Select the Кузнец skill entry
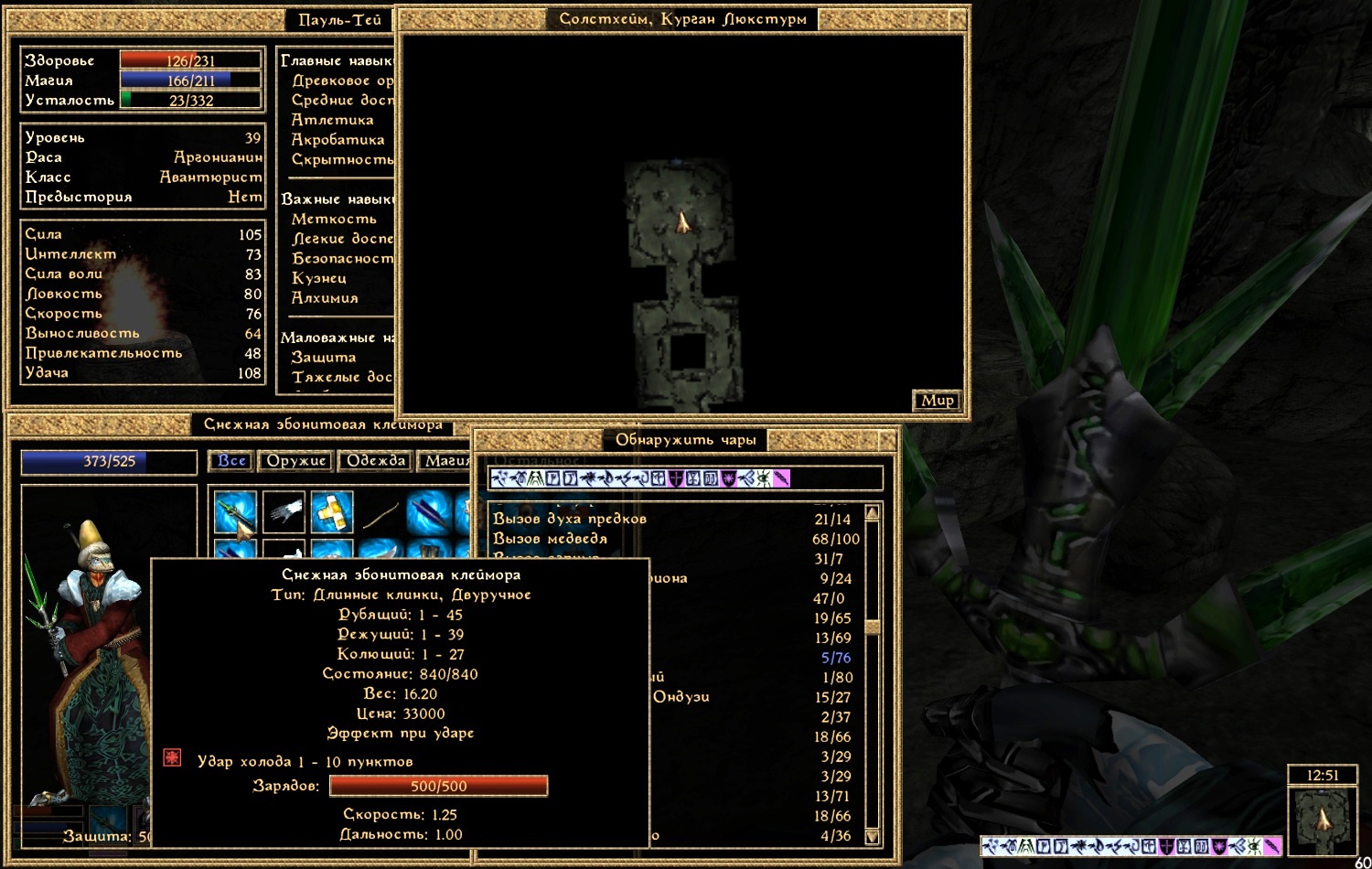 tap(318, 278)
